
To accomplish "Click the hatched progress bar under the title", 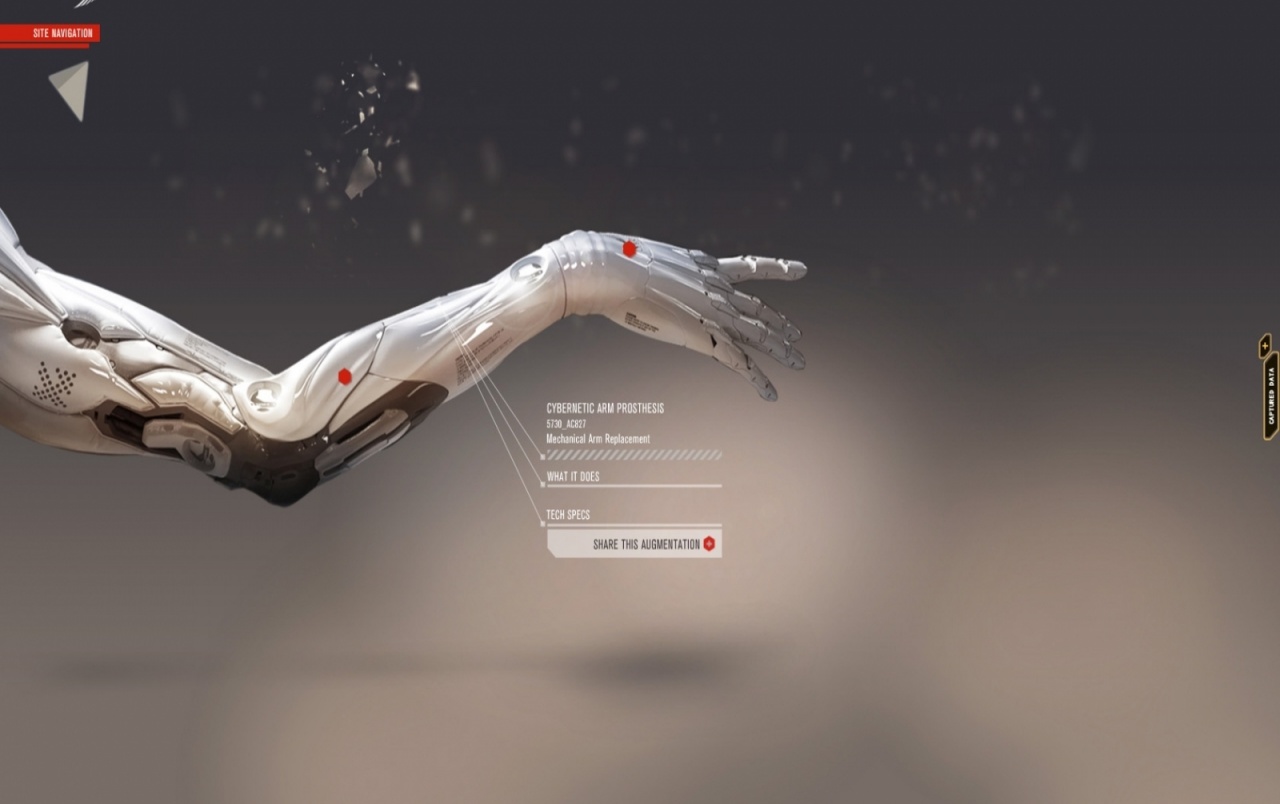I will click(634, 453).
